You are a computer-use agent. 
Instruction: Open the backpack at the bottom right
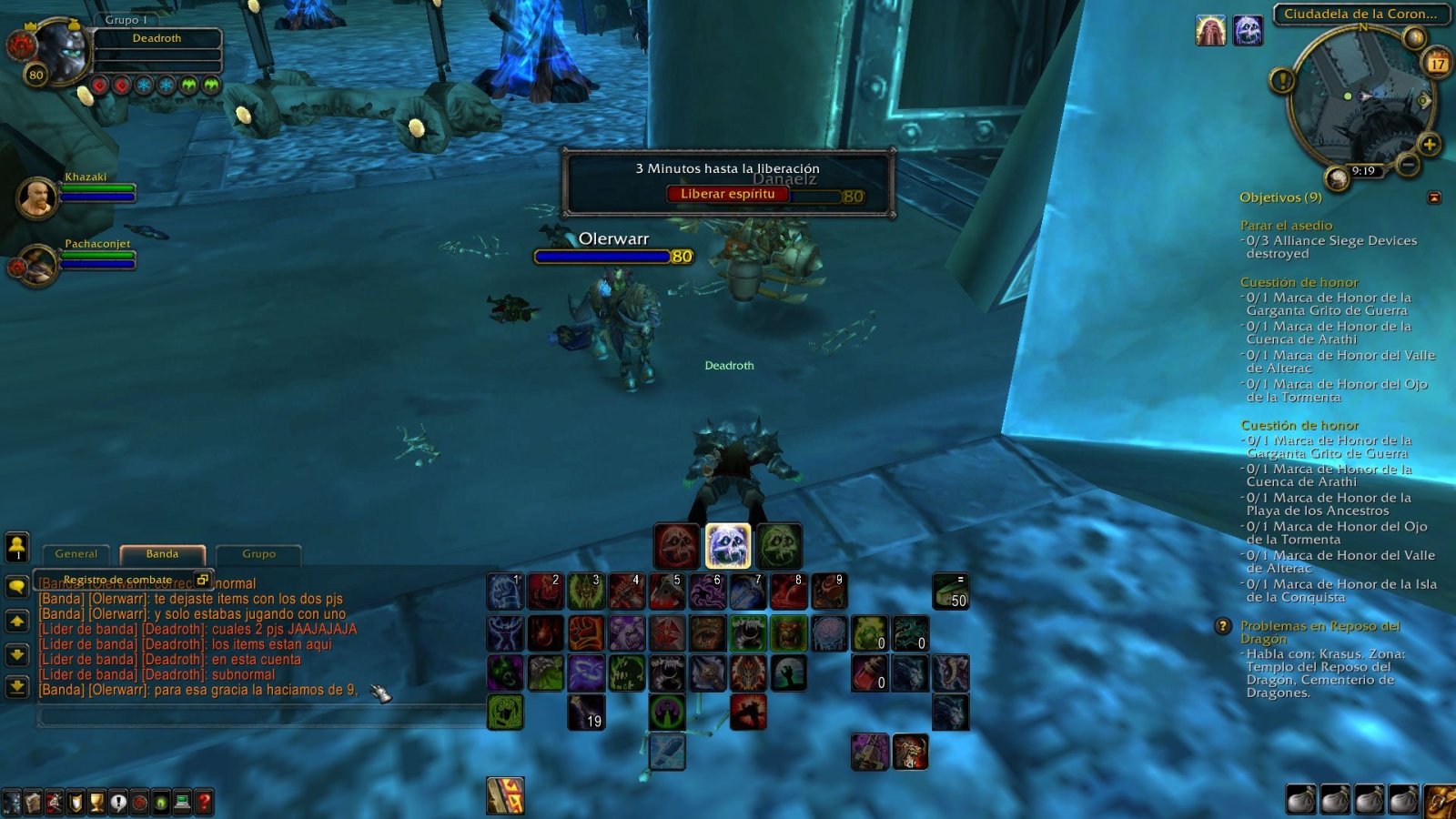tap(1440, 801)
